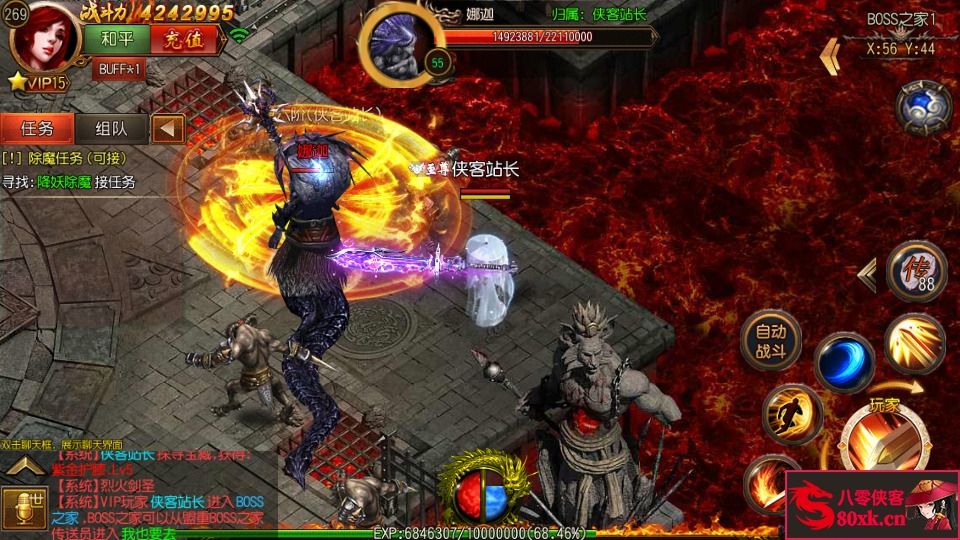
Task: Activate the golden sword strike skill
Action: [x=914, y=343]
